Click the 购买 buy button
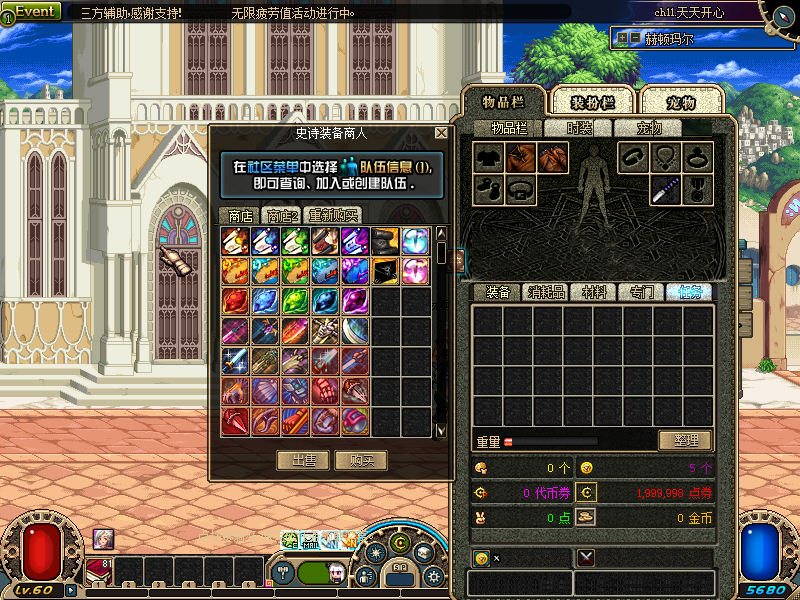800x600 pixels. click(x=361, y=460)
